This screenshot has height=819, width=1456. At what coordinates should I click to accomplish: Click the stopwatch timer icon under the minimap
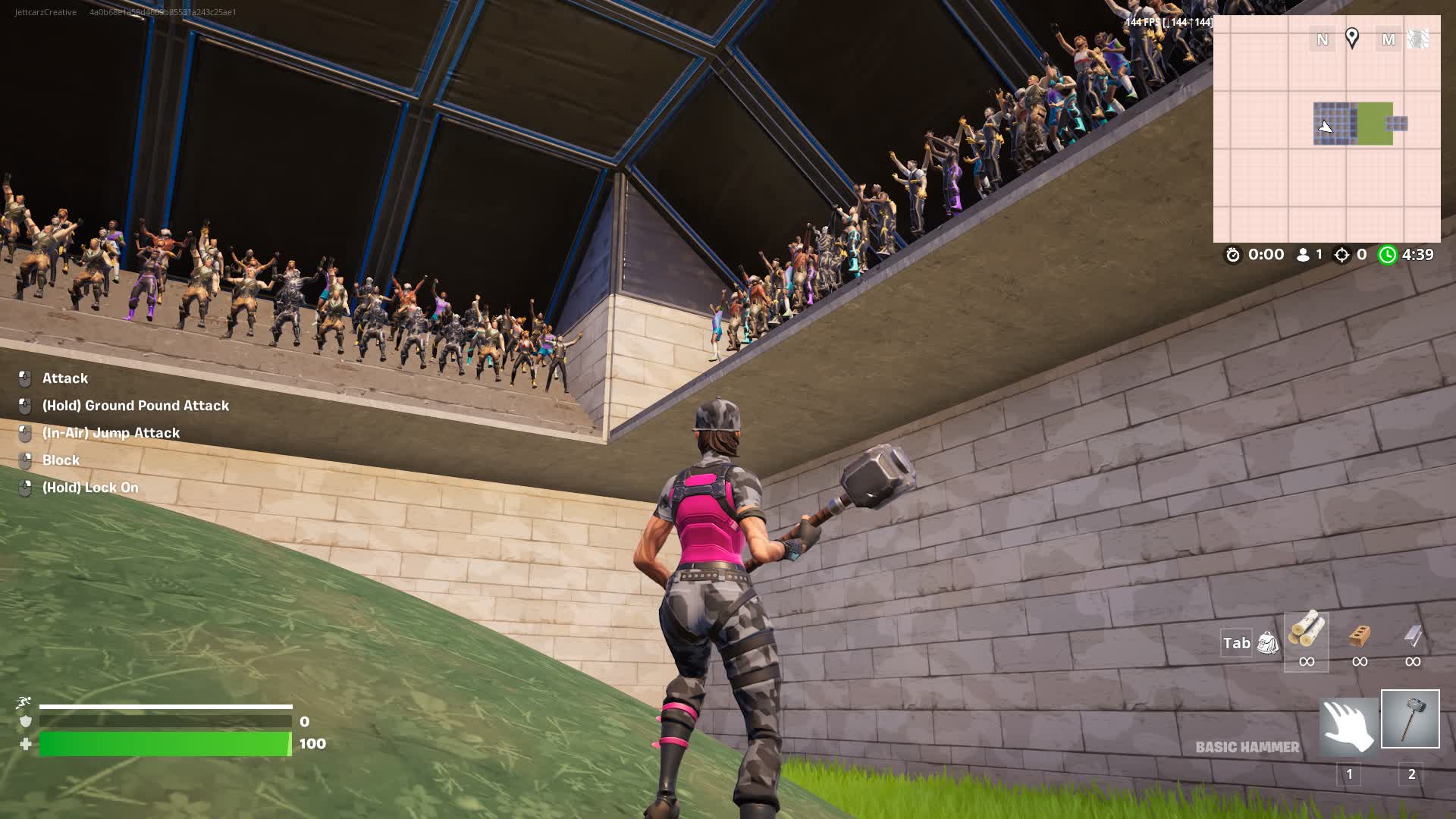click(x=1235, y=255)
